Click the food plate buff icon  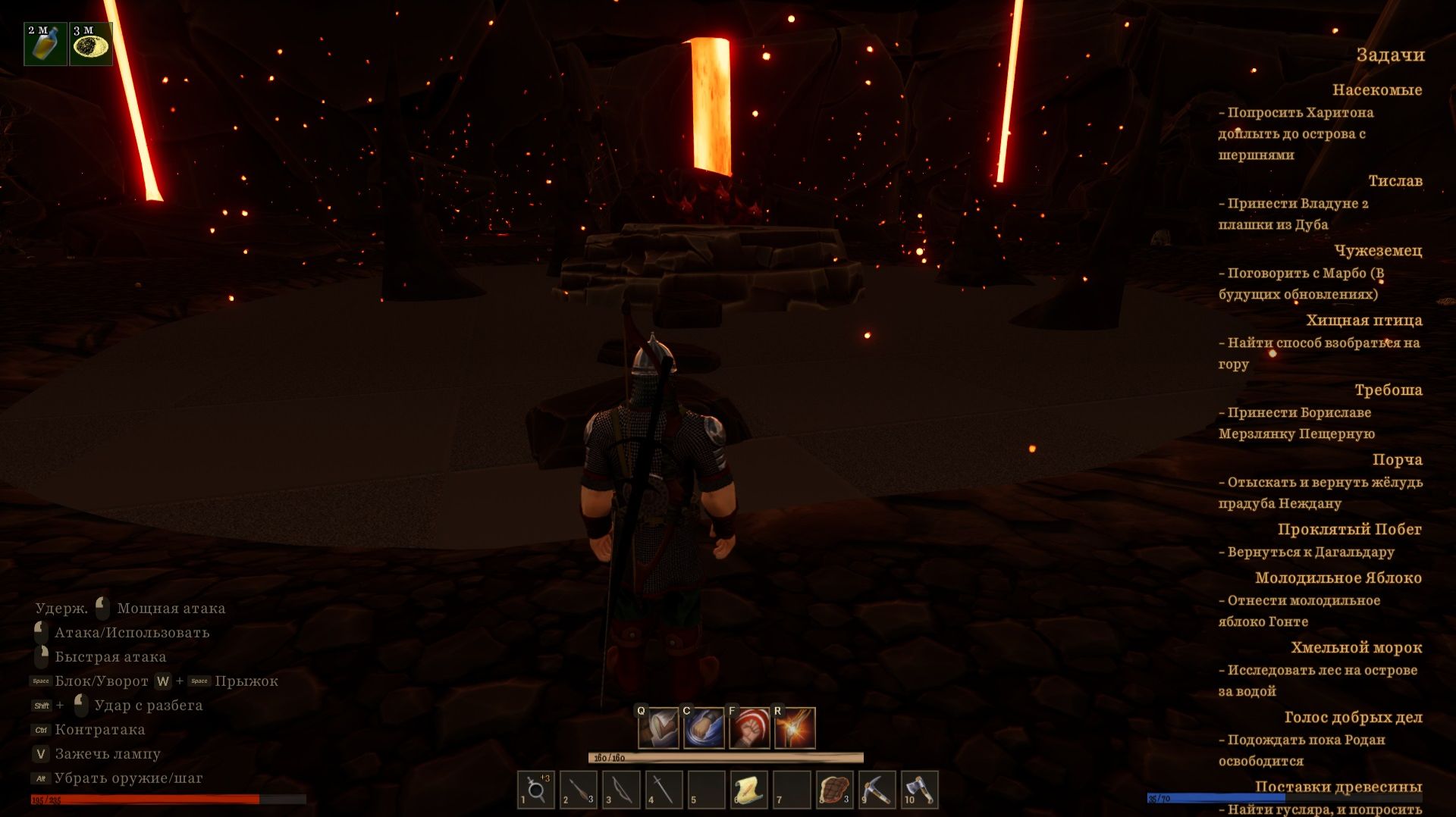pyautogui.click(x=91, y=44)
